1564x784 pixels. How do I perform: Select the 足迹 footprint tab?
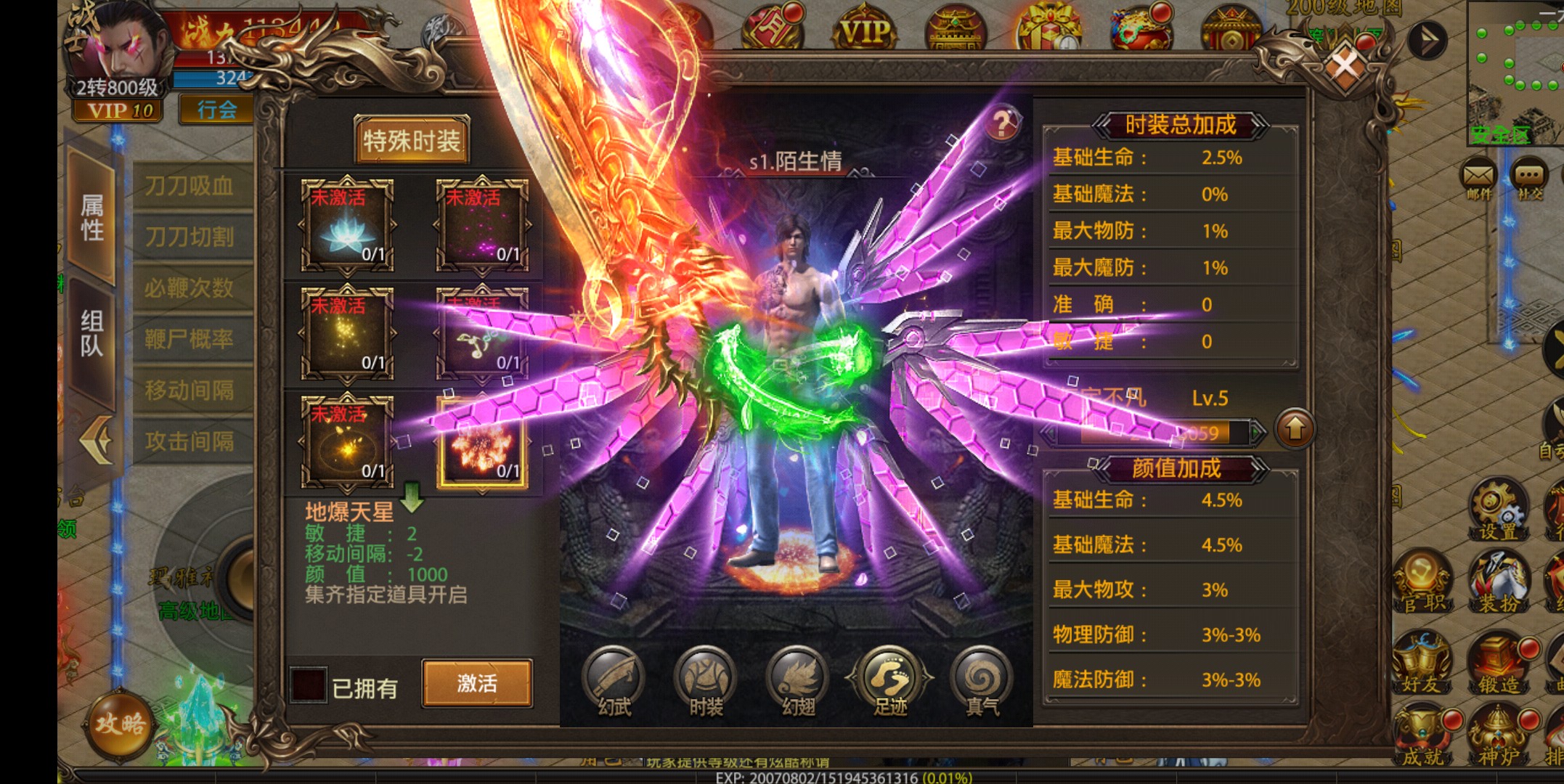point(890,681)
